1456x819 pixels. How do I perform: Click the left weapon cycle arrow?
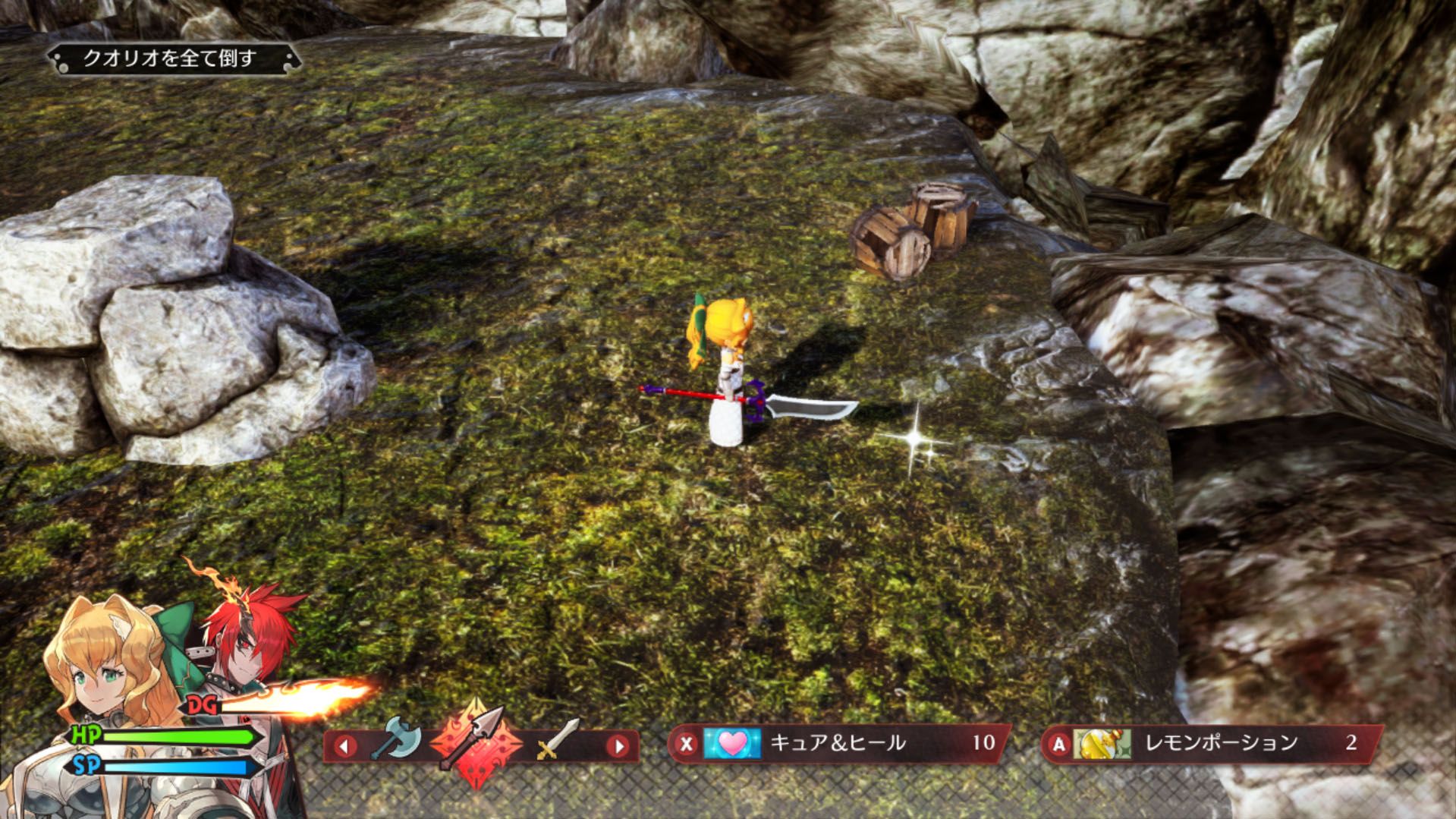tap(345, 745)
